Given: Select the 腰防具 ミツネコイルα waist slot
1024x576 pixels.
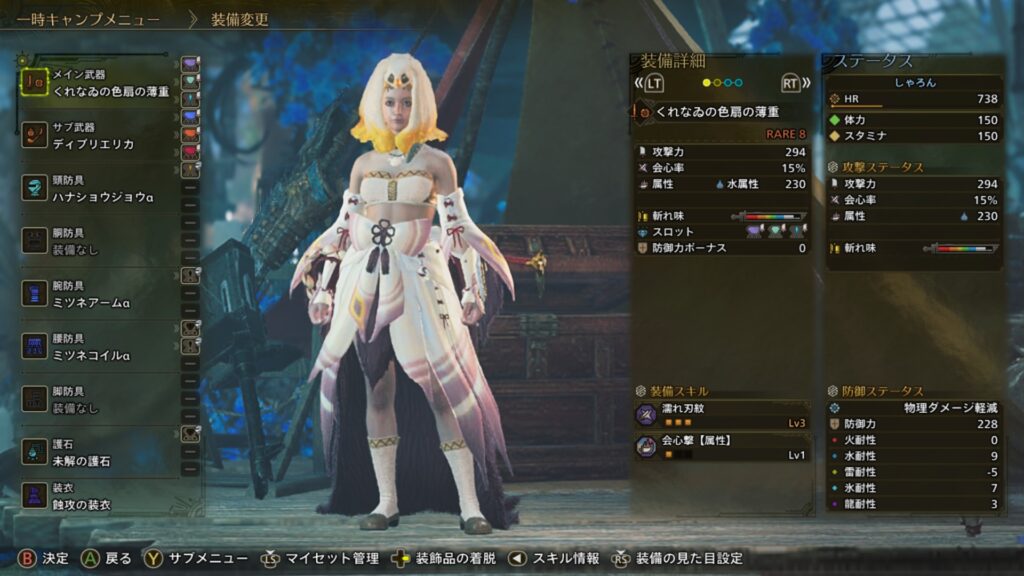Looking at the screenshot, I should point(100,347).
